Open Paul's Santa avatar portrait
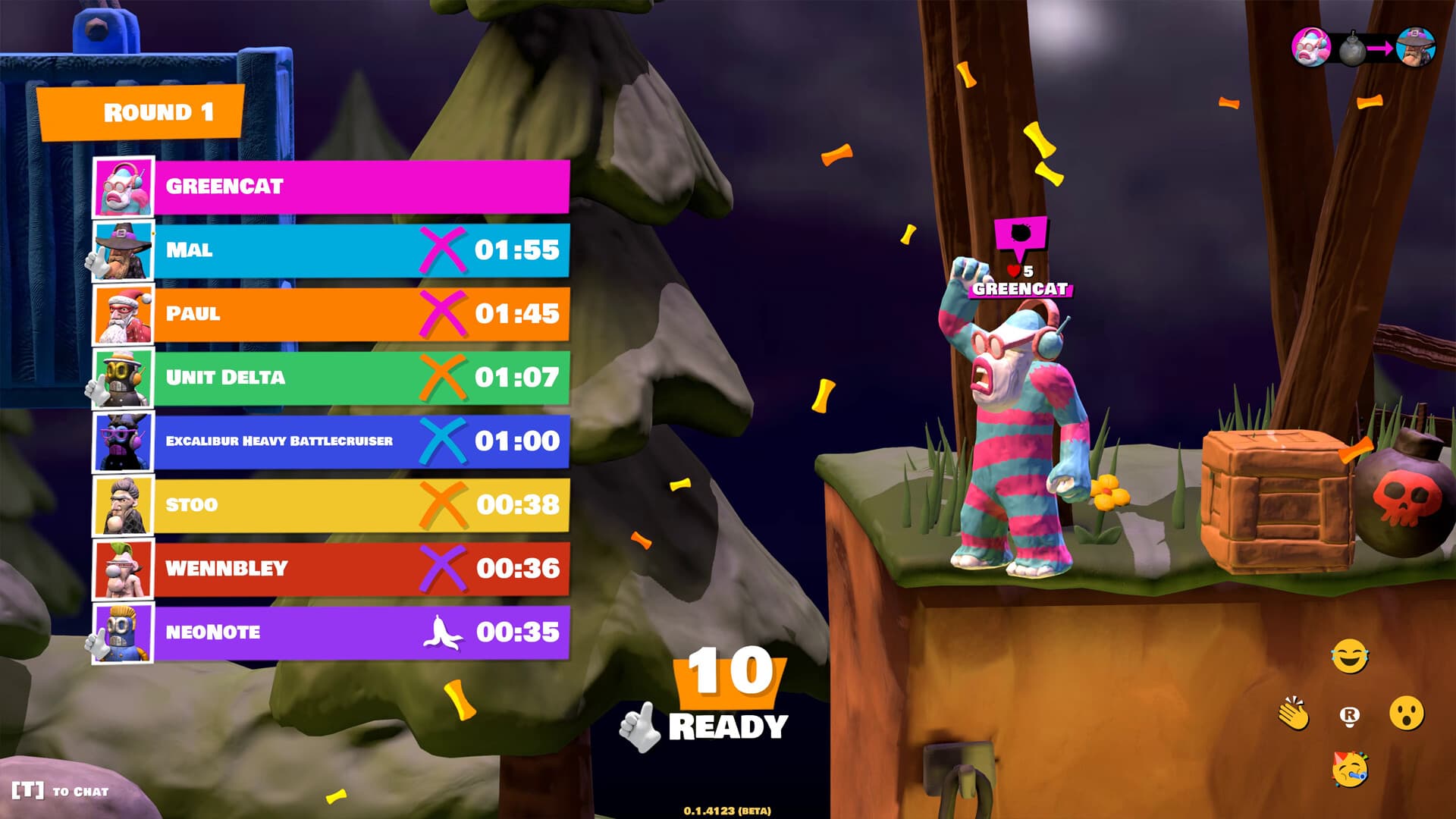The width and height of the screenshot is (1456, 819). pos(124,313)
